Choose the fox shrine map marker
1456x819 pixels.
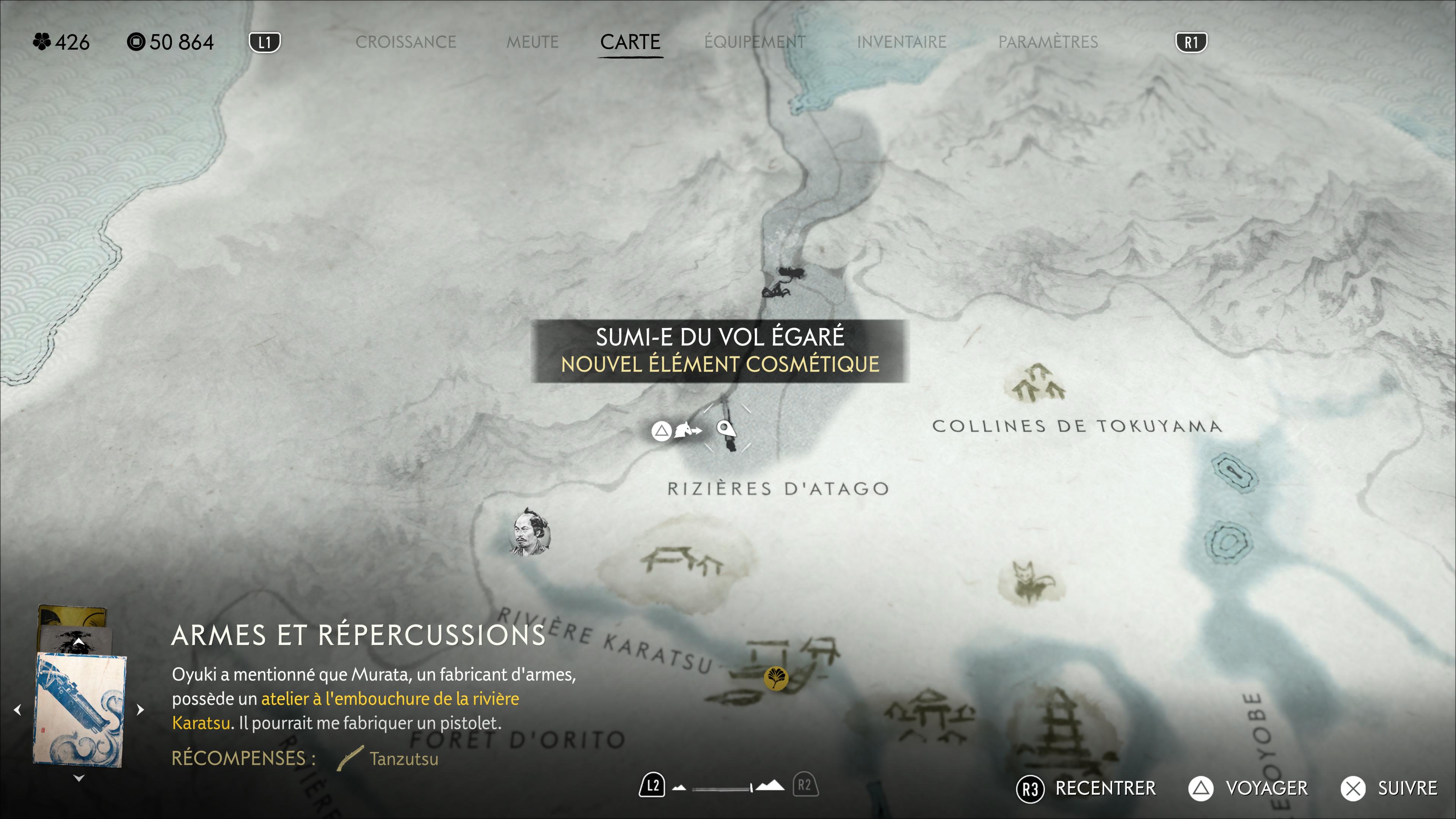tap(1031, 582)
